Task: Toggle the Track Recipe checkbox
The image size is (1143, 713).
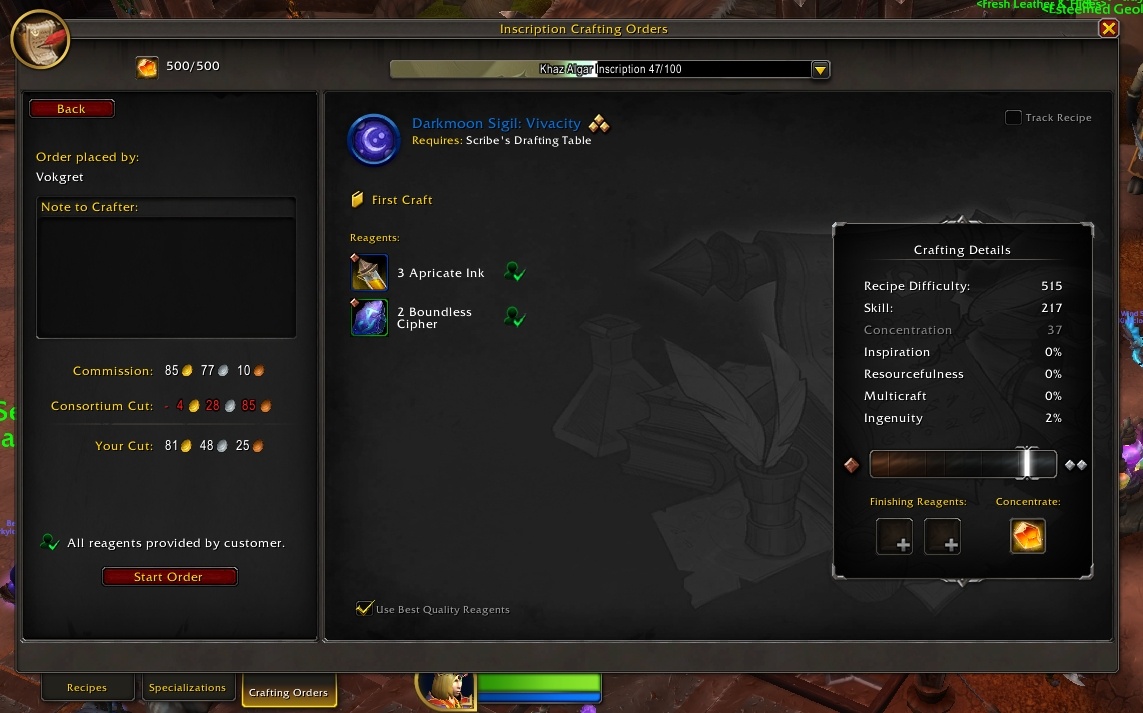Action: (1013, 118)
